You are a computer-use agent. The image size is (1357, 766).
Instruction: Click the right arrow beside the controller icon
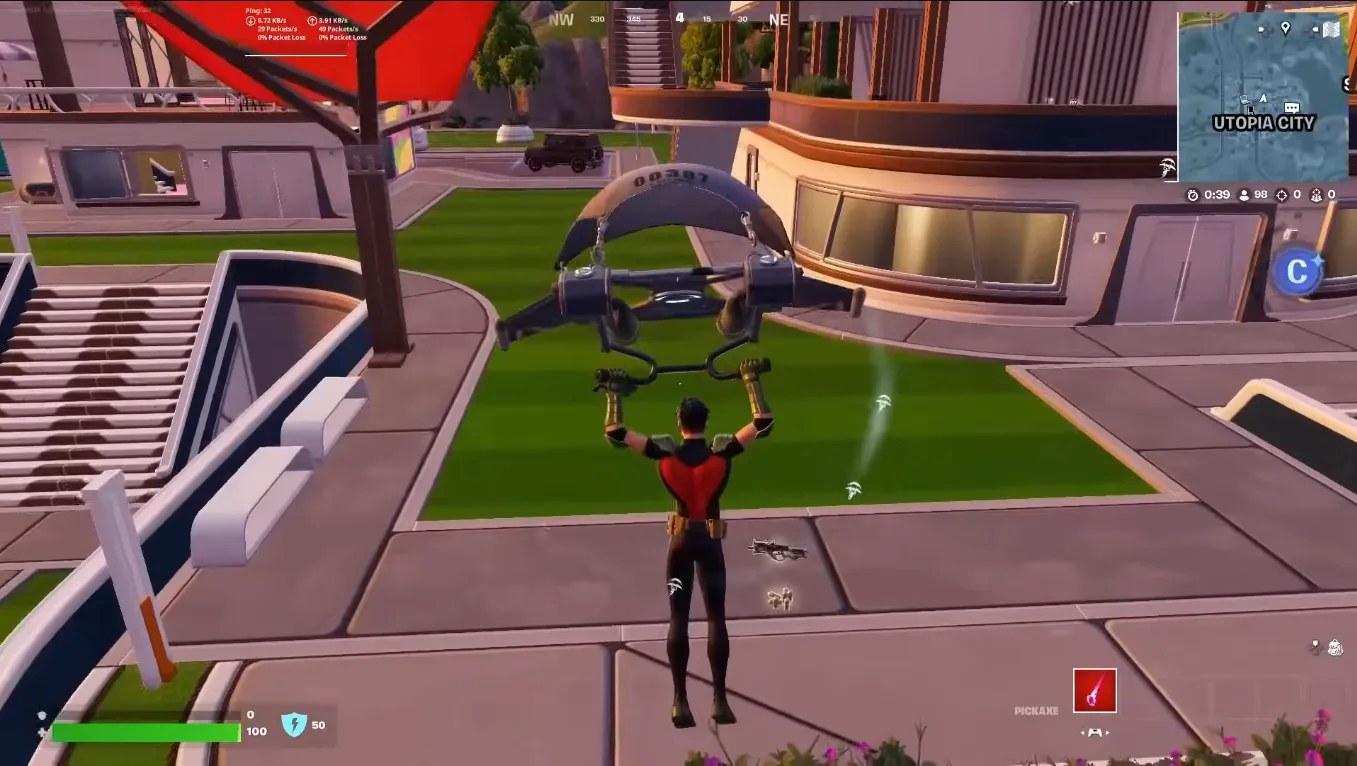[1107, 733]
